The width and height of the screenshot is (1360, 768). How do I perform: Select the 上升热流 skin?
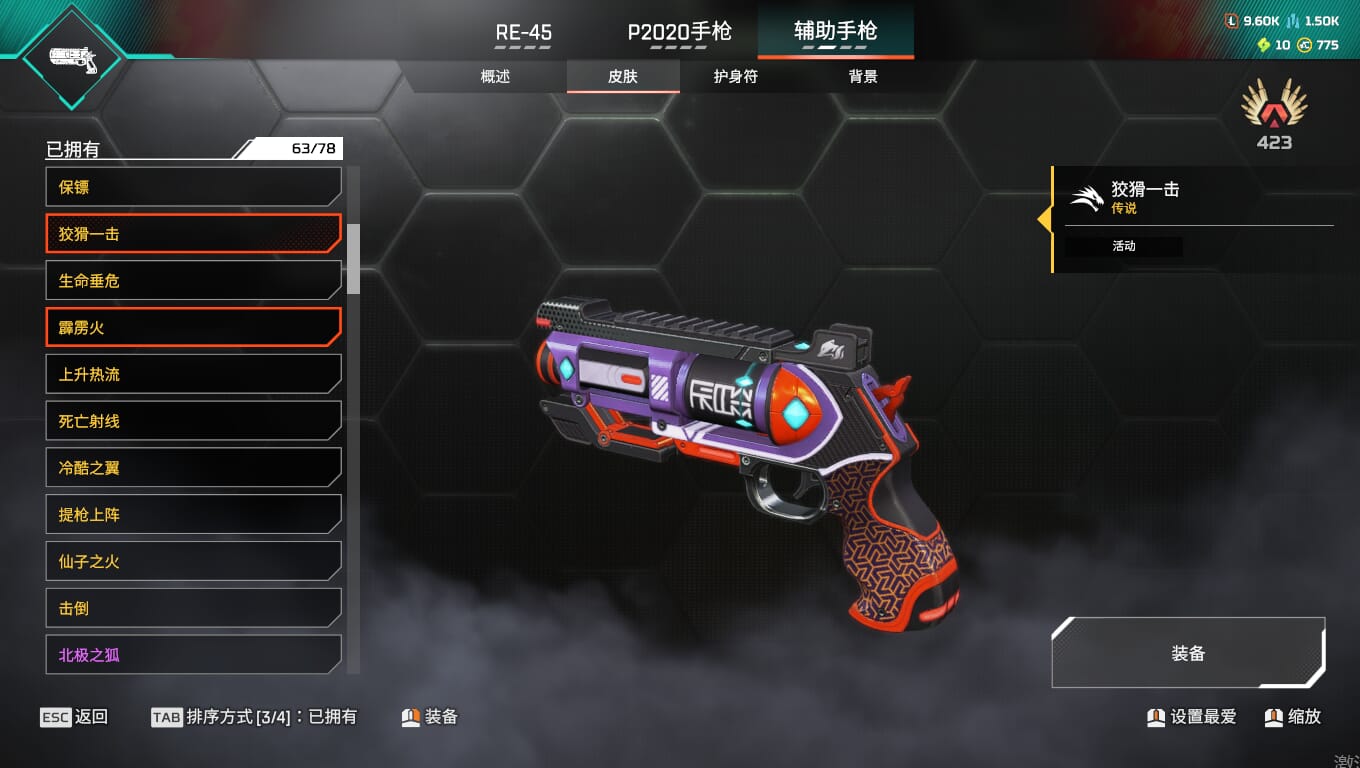[x=193, y=374]
